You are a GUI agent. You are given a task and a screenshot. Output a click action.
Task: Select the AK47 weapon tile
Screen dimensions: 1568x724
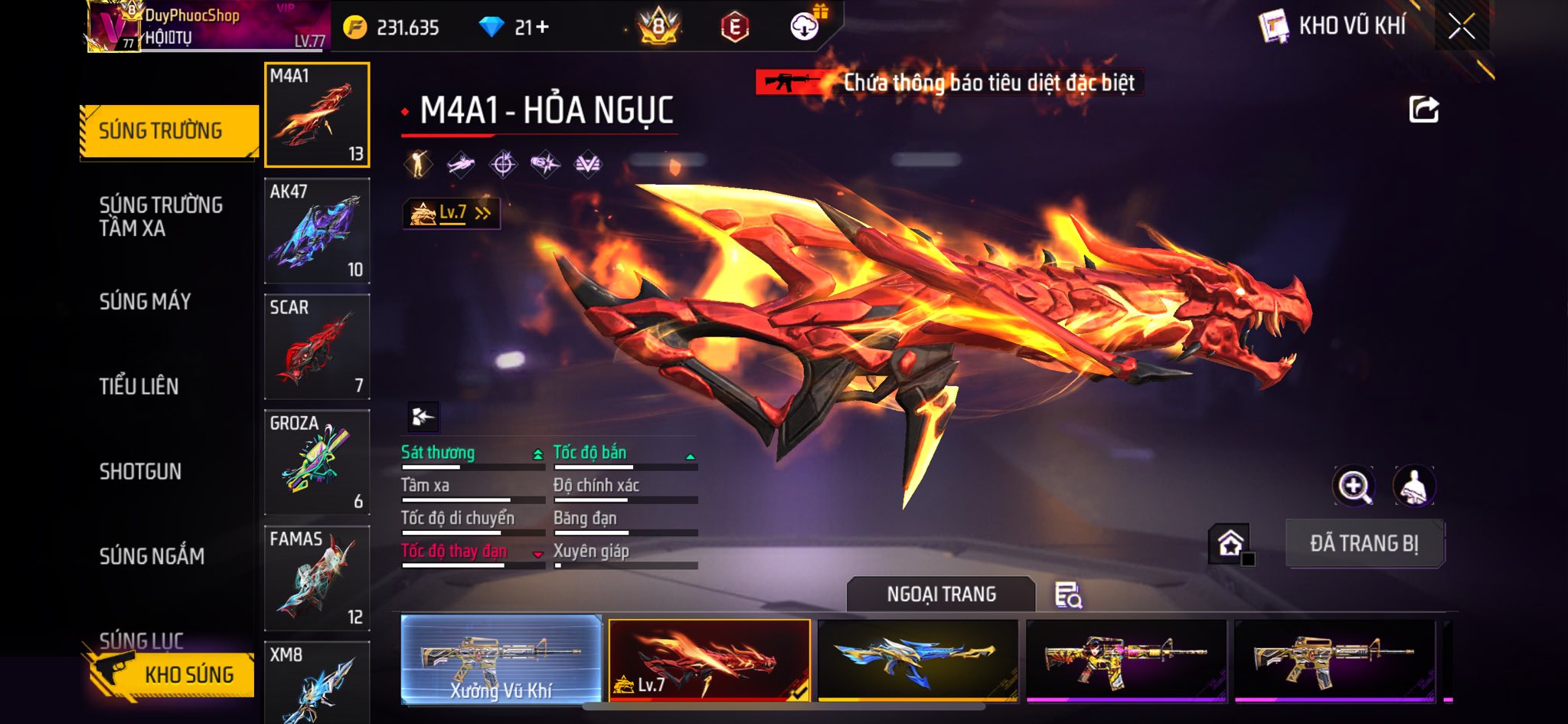pyautogui.click(x=317, y=231)
